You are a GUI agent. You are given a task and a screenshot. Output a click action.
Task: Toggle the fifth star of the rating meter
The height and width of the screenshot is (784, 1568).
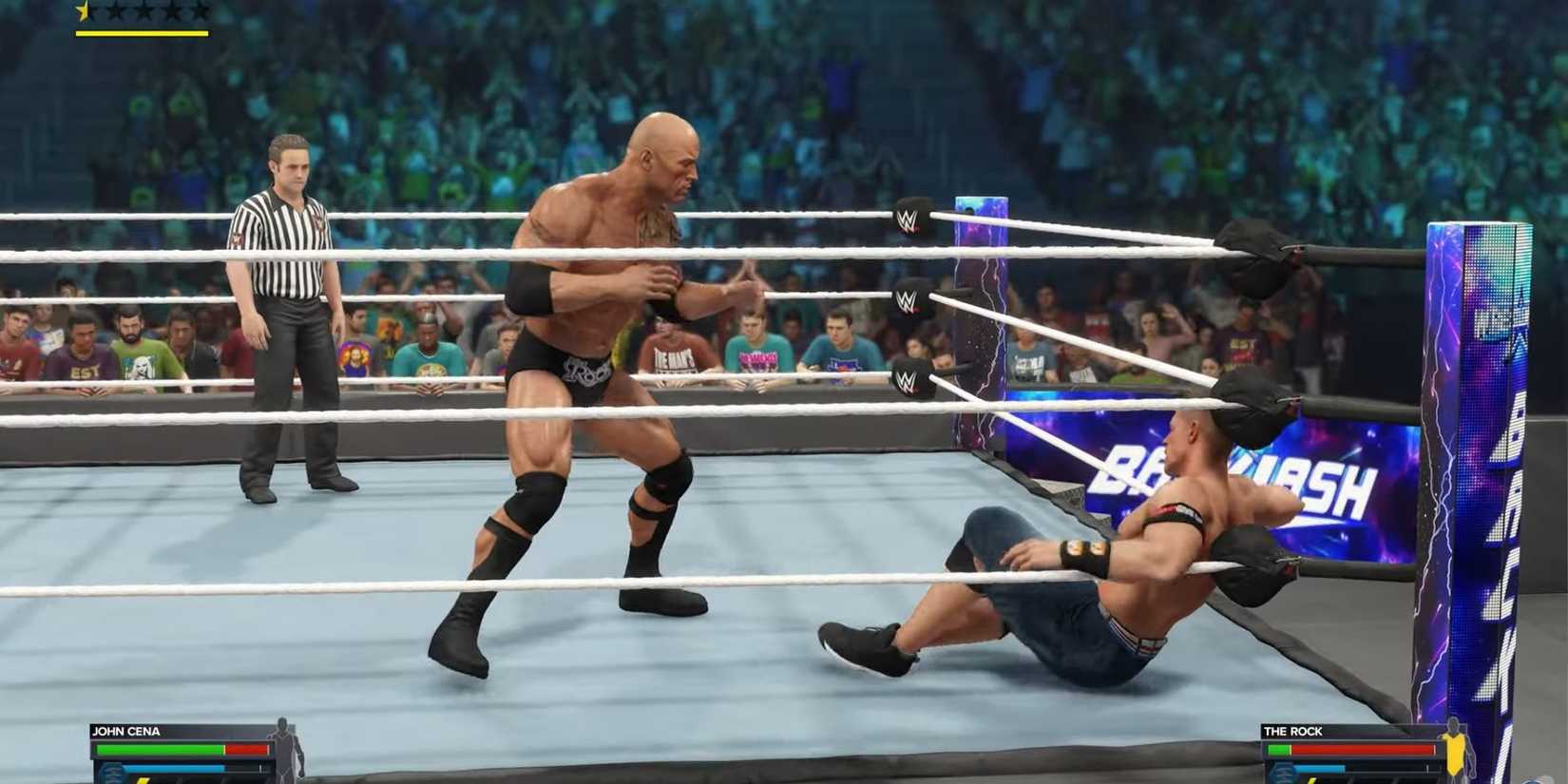[x=200, y=11]
